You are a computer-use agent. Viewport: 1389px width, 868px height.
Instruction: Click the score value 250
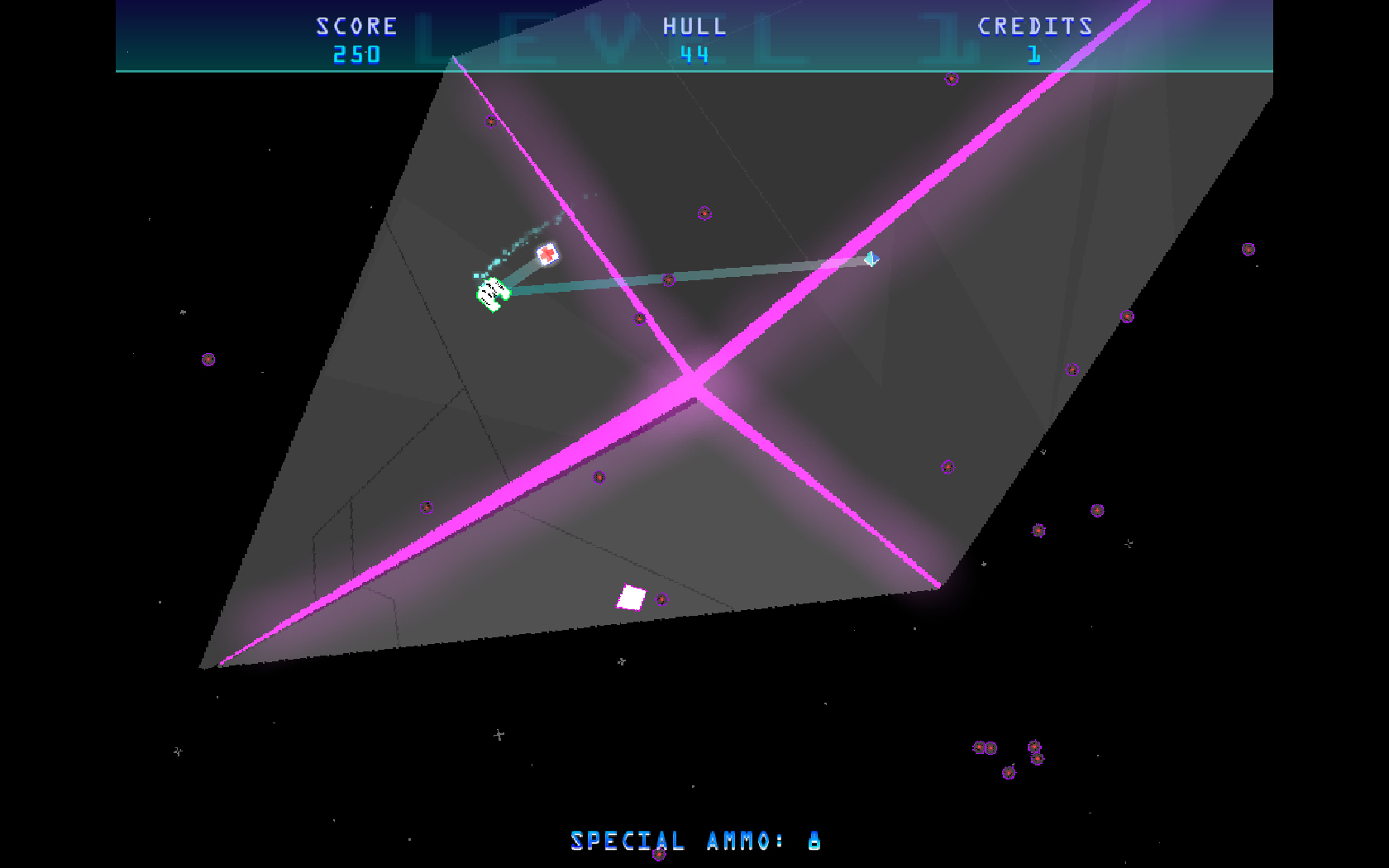(x=355, y=55)
